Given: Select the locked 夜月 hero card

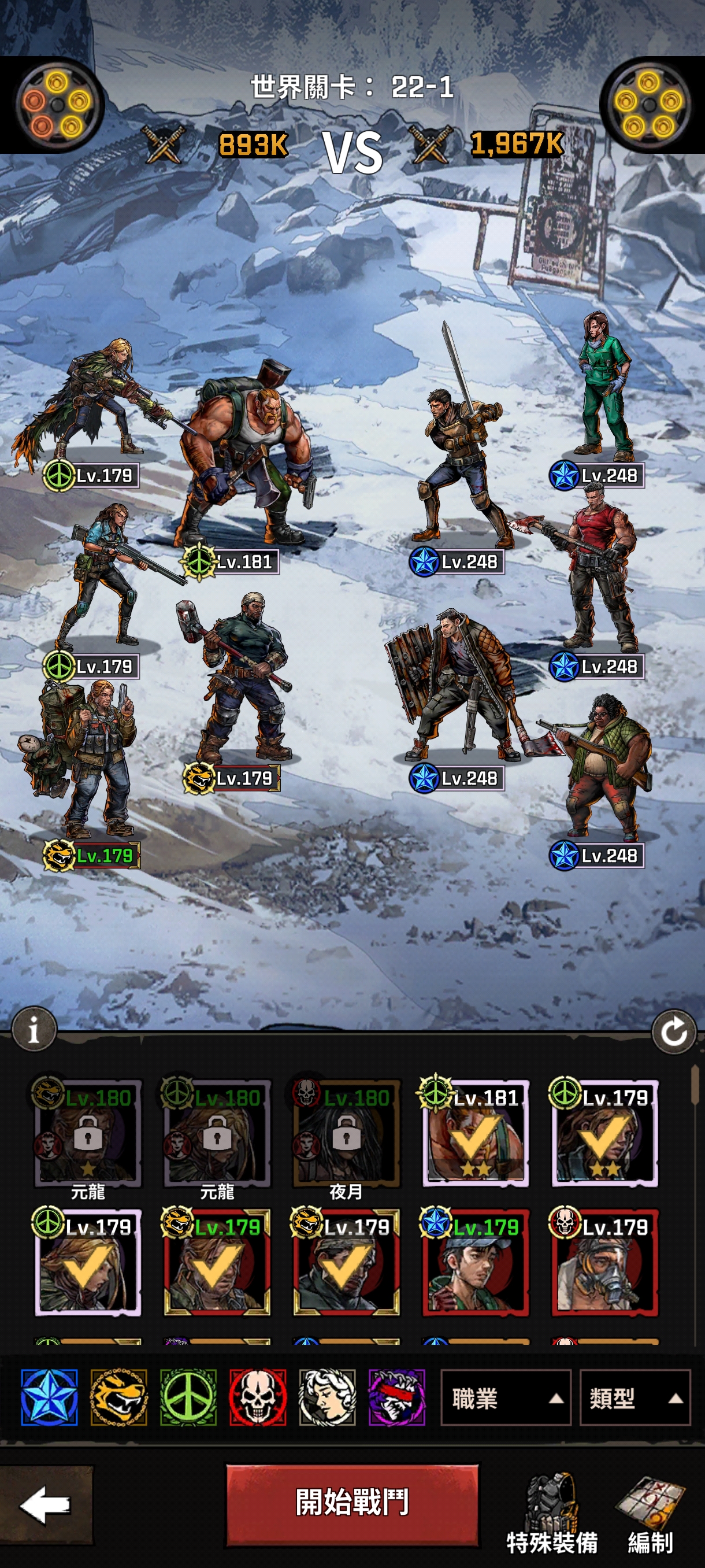Looking at the screenshot, I should (346, 1133).
